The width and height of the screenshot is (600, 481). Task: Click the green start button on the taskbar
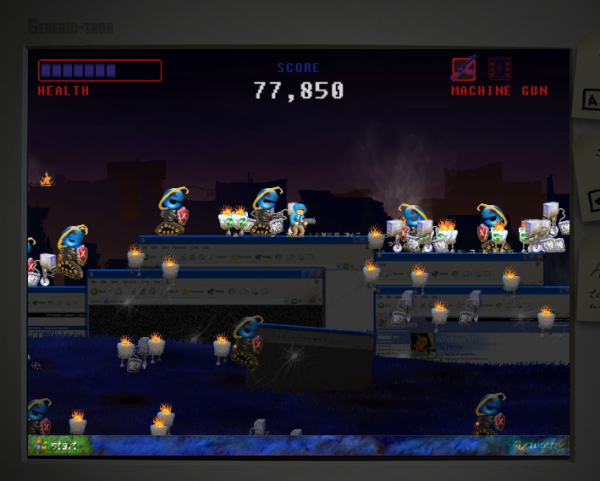click(x=58, y=446)
